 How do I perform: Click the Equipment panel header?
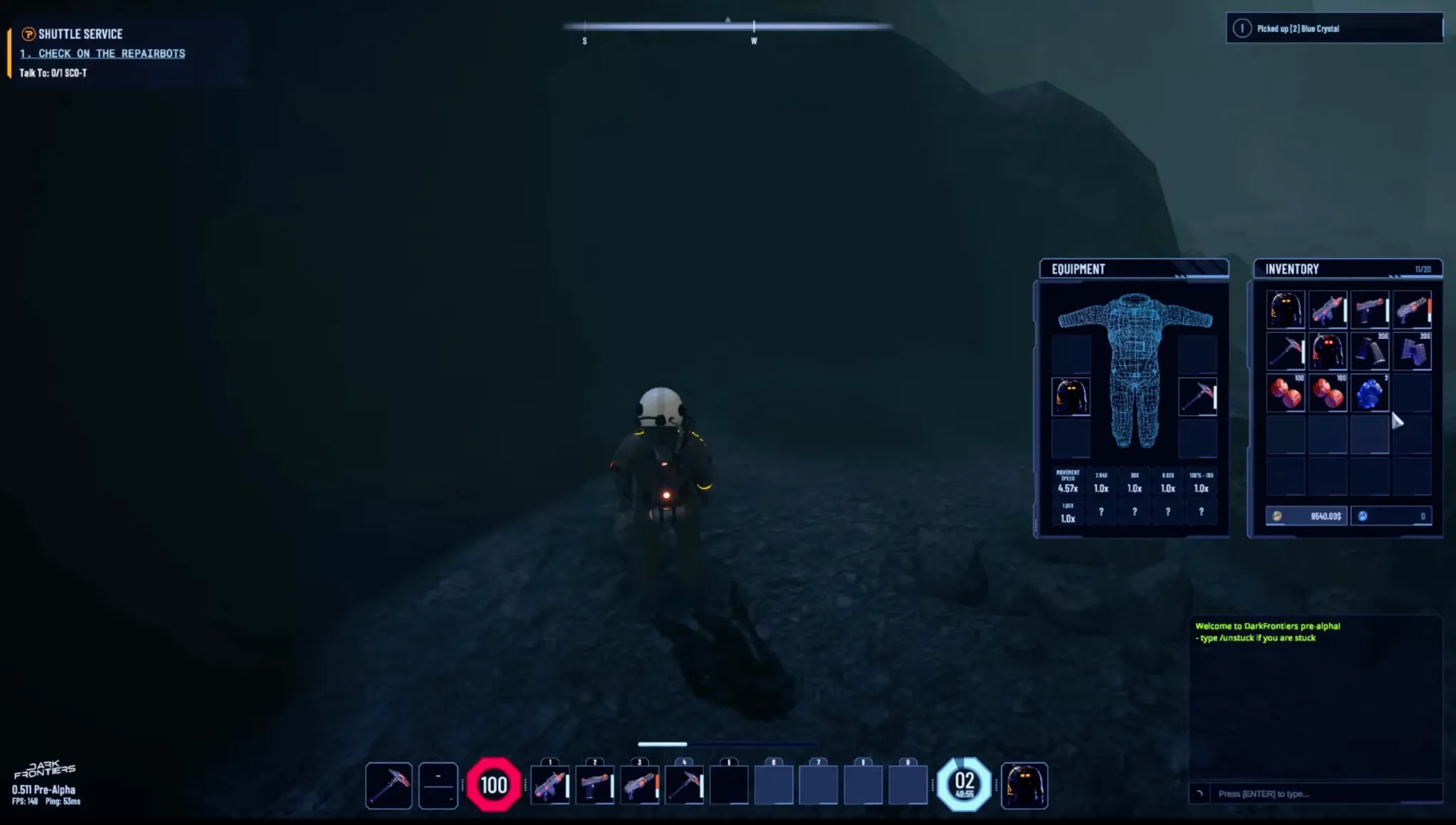pyautogui.click(x=1077, y=269)
